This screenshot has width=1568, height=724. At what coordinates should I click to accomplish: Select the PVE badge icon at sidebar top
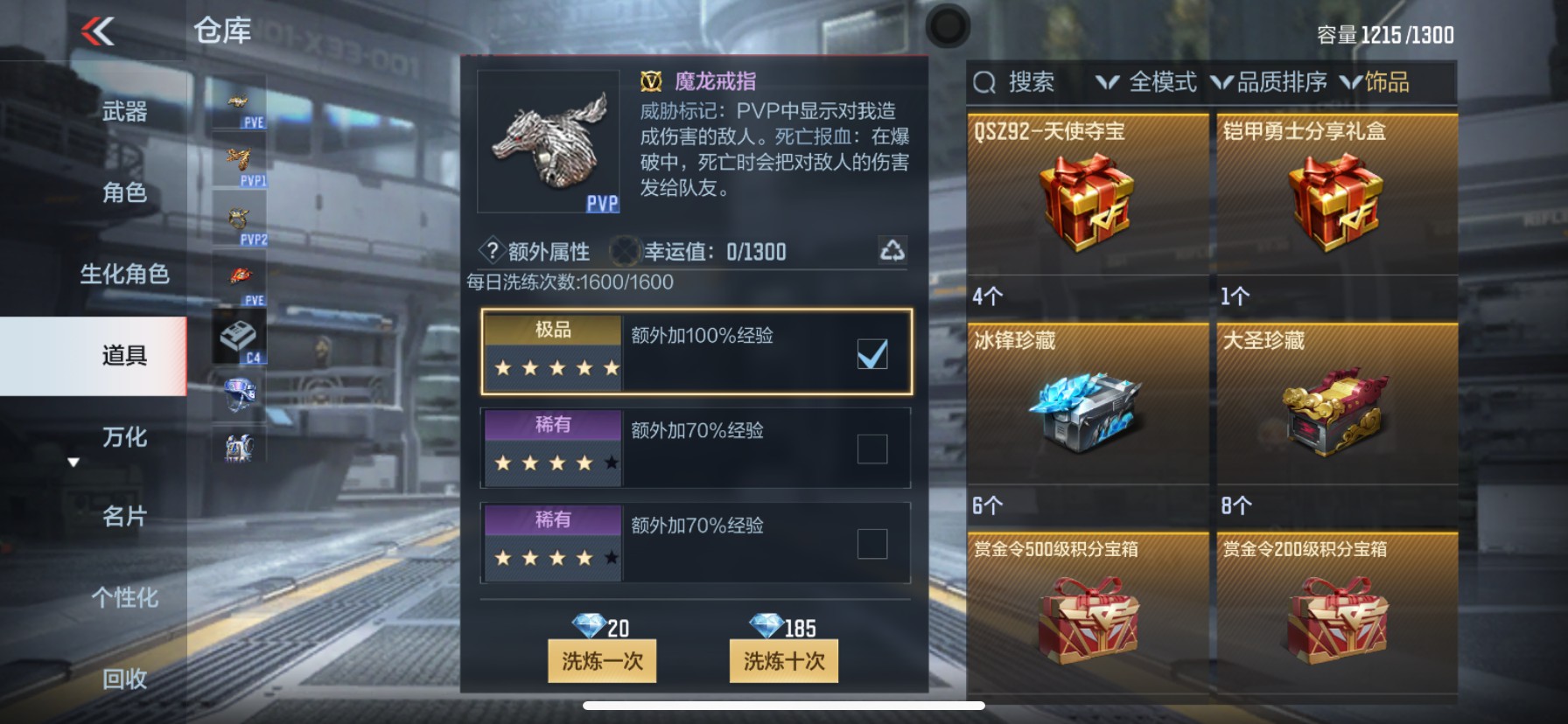[238, 102]
